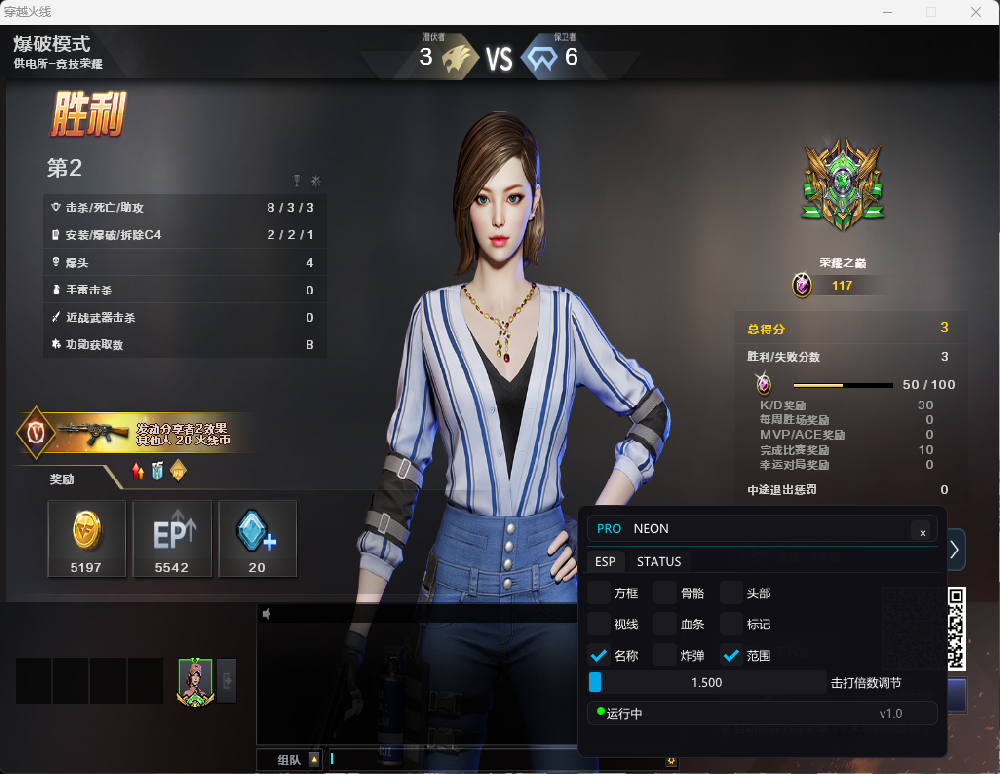Click the red arrows bonus icon
Screen dimensions: 1000x774
point(138,471)
